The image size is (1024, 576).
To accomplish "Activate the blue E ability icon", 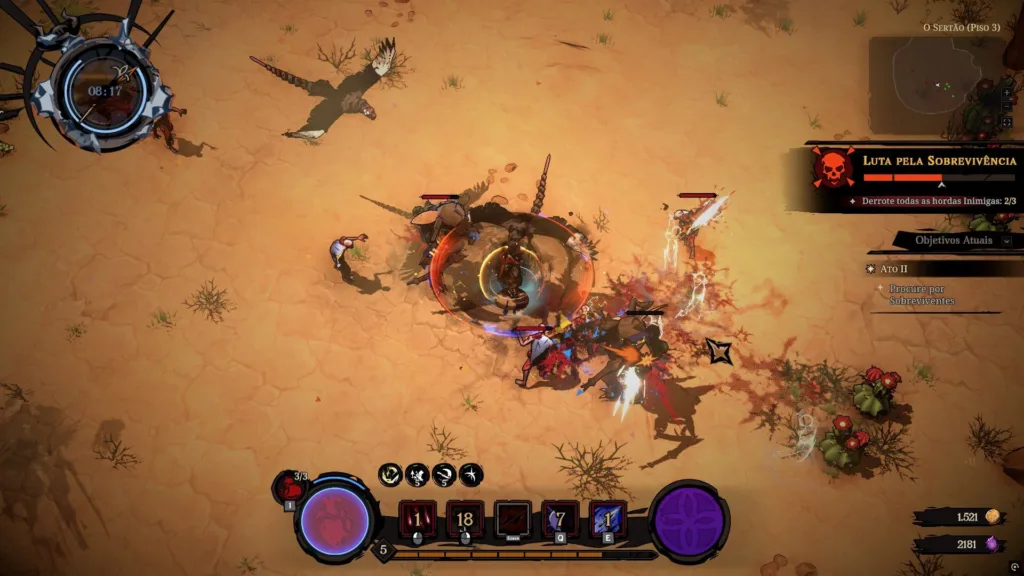I will 607,520.
